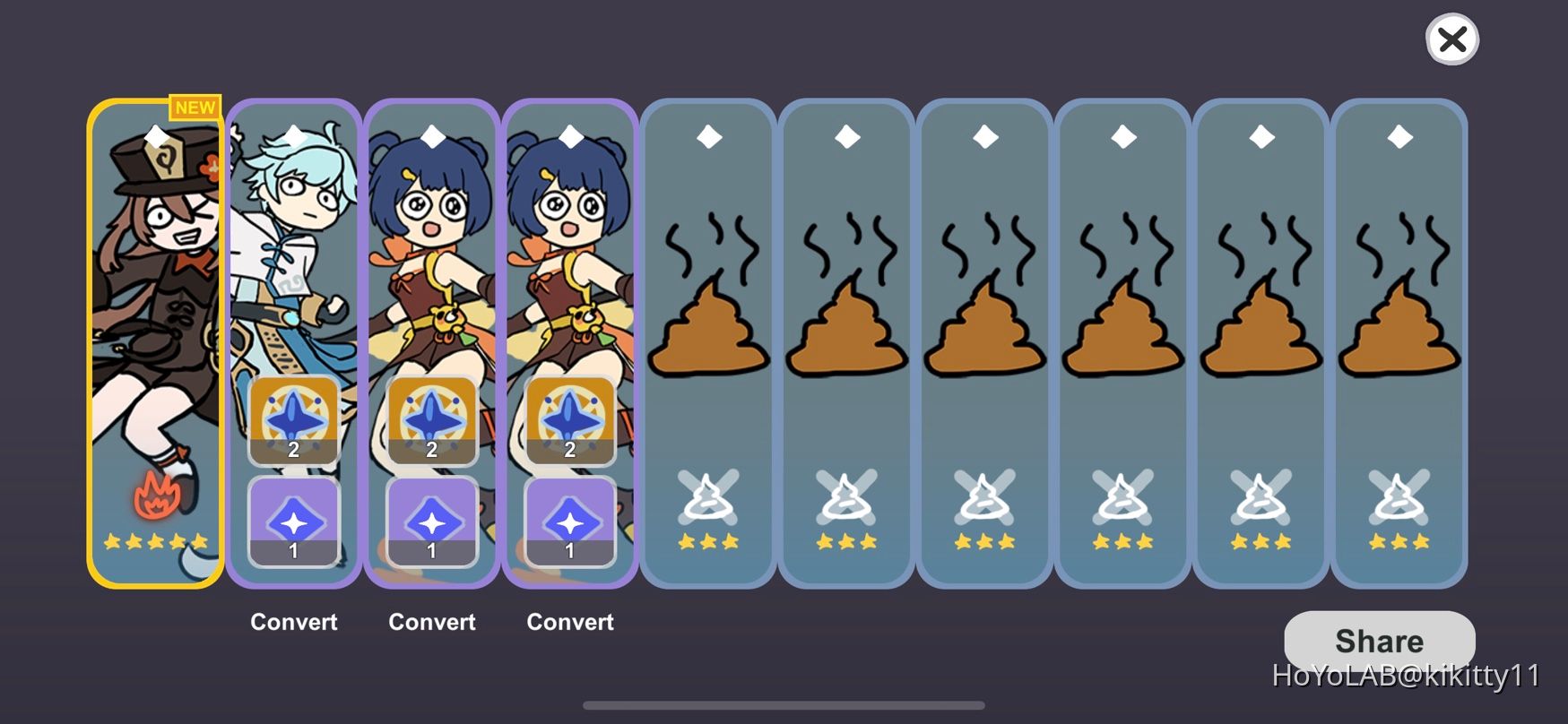Tap the five-star rating row on Hu Tao's card
This screenshot has height=724, width=1568.
[x=155, y=540]
